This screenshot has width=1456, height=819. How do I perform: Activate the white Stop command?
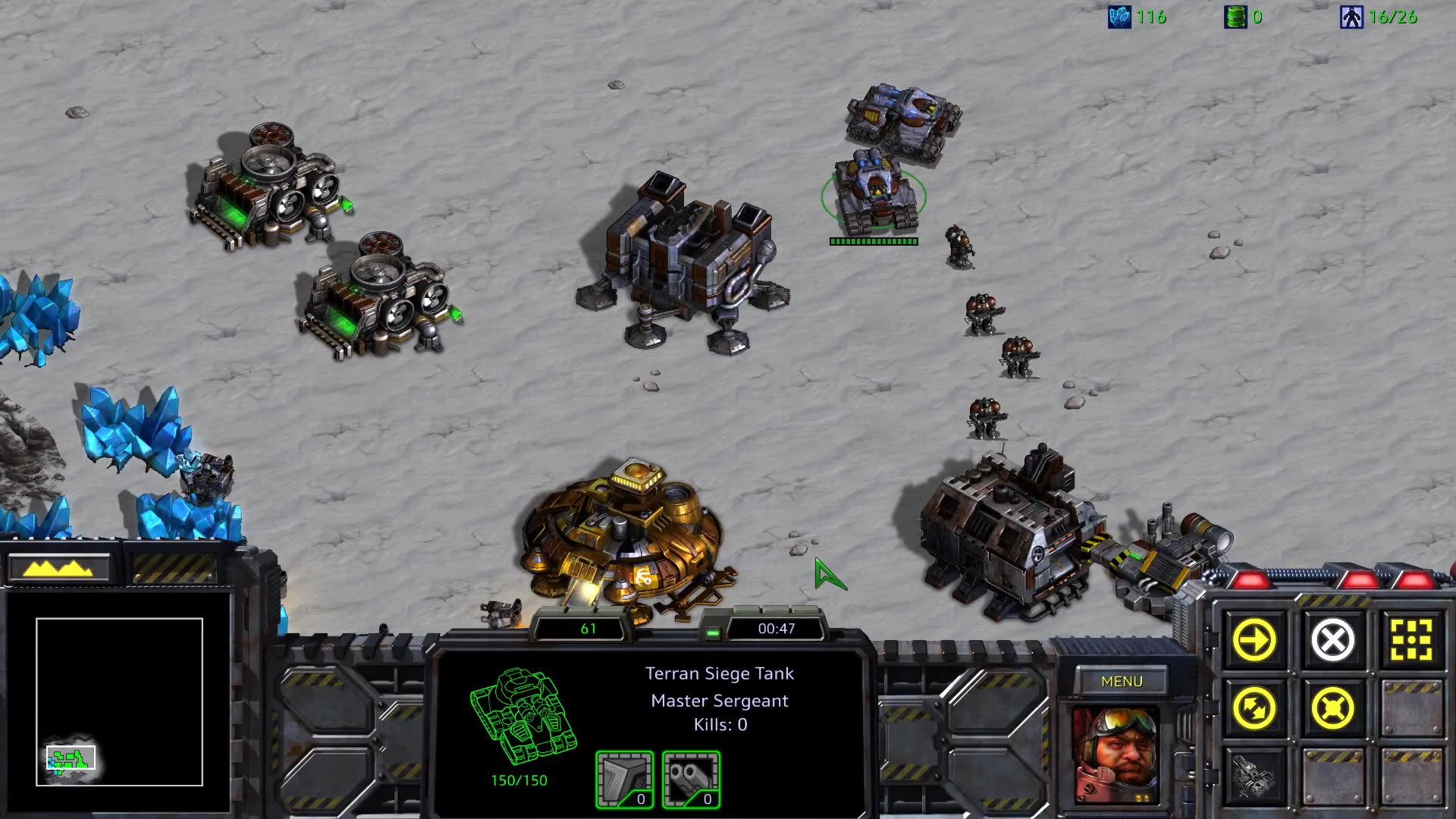point(1332,641)
